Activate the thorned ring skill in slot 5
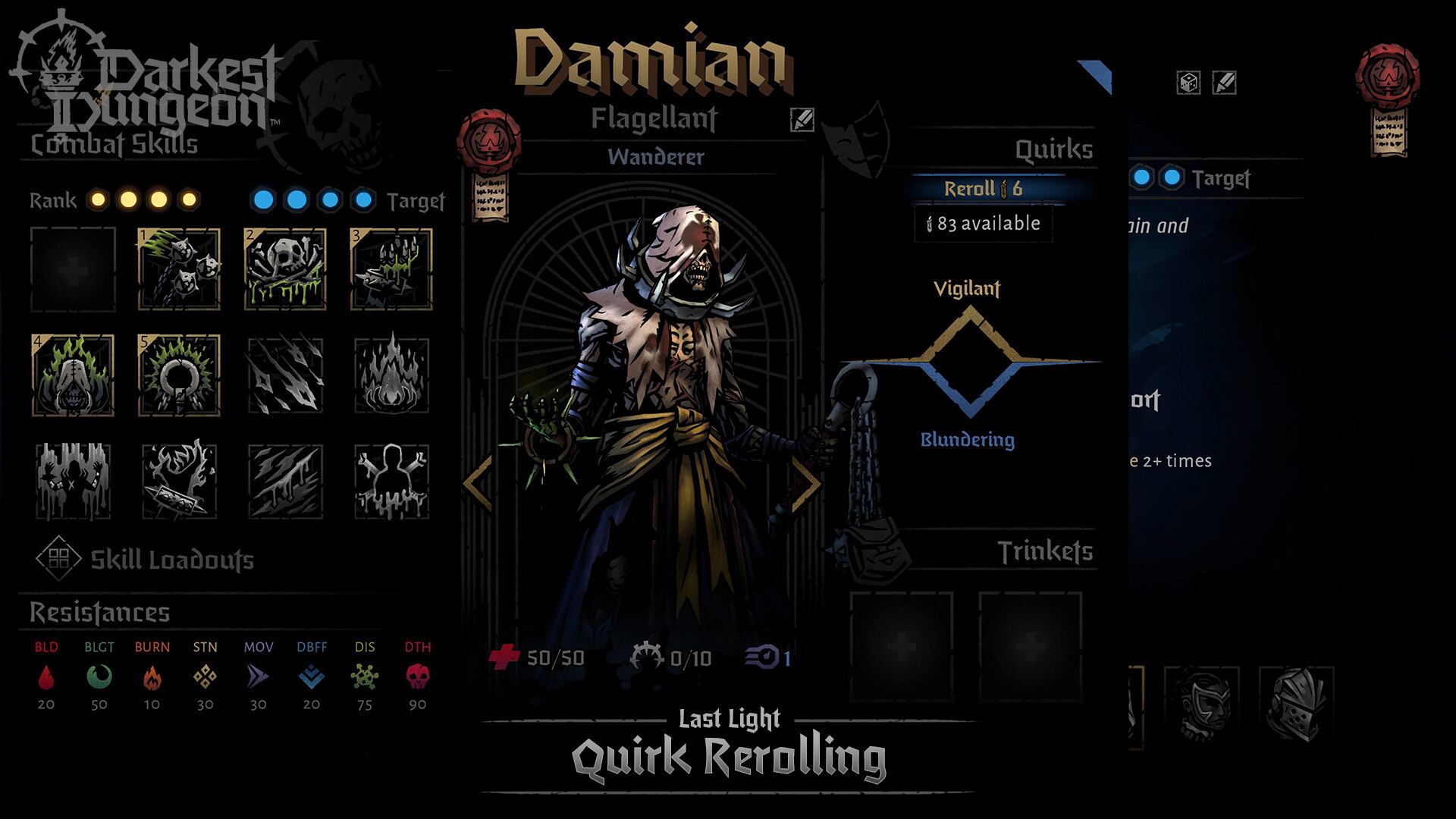 pos(179,375)
